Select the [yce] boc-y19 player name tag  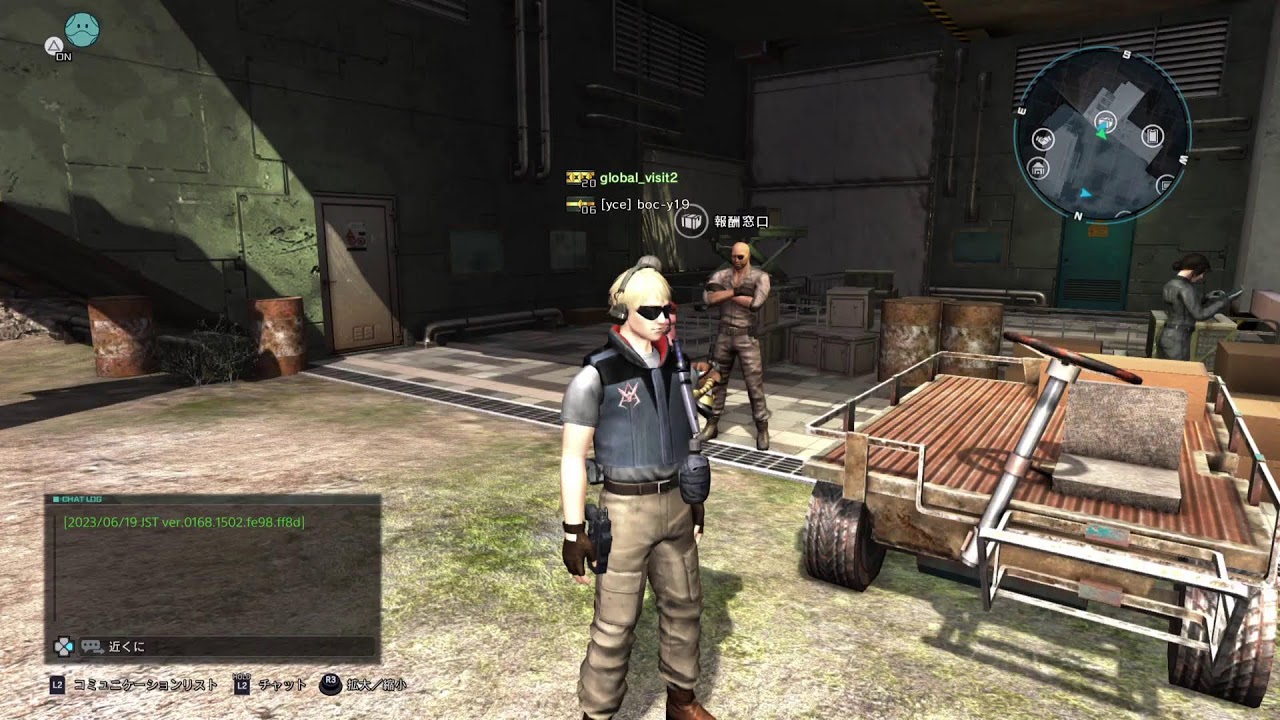[x=644, y=204]
